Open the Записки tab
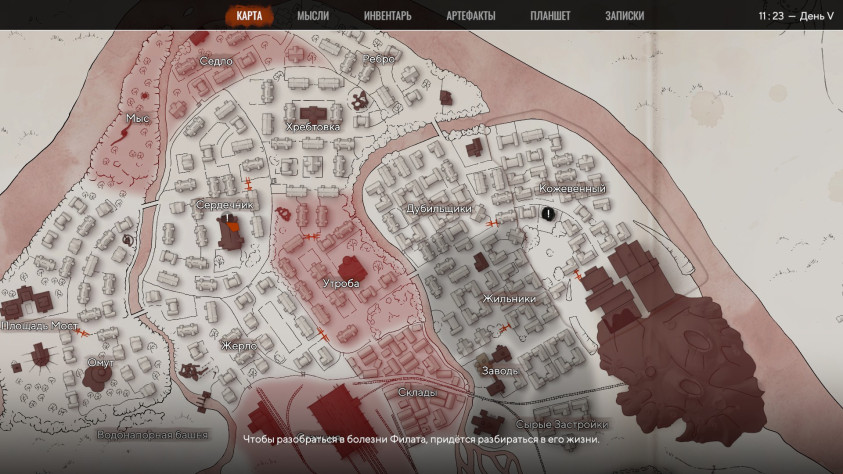The height and width of the screenshot is (474, 843). click(x=624, y=16)
